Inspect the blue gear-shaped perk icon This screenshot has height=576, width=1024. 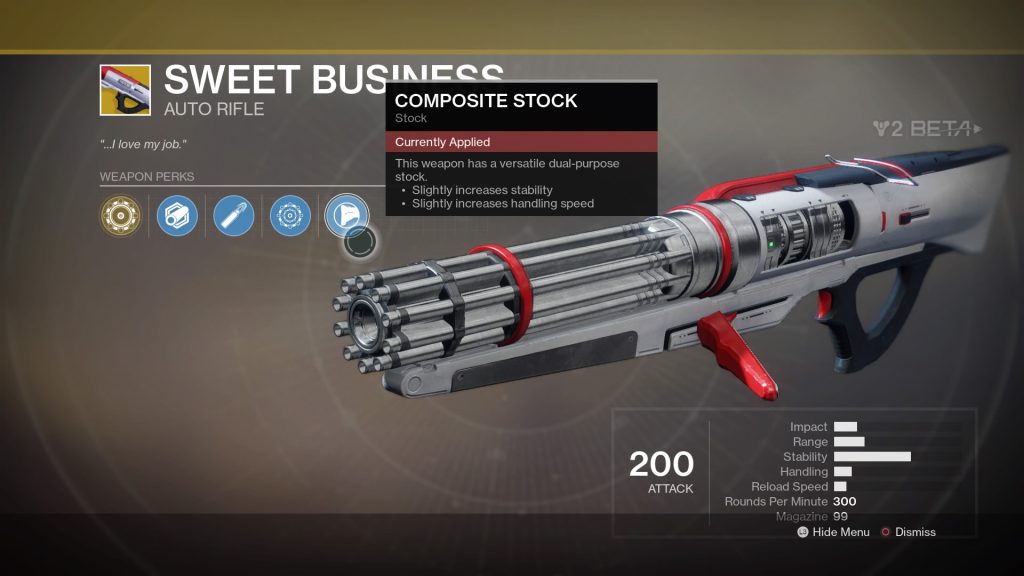(290, 215)
